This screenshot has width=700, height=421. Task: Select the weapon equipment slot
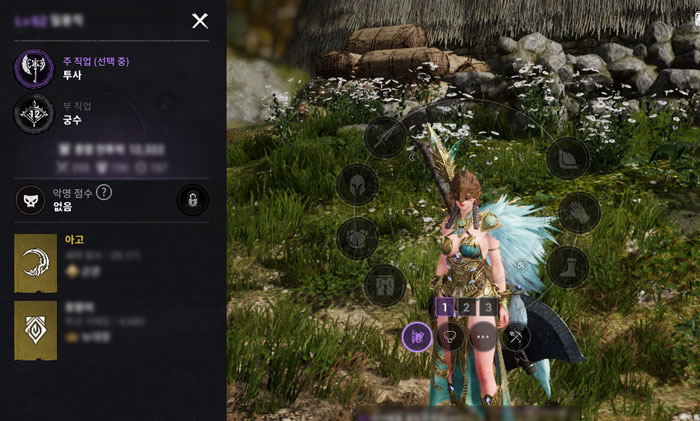coord(385,138)
